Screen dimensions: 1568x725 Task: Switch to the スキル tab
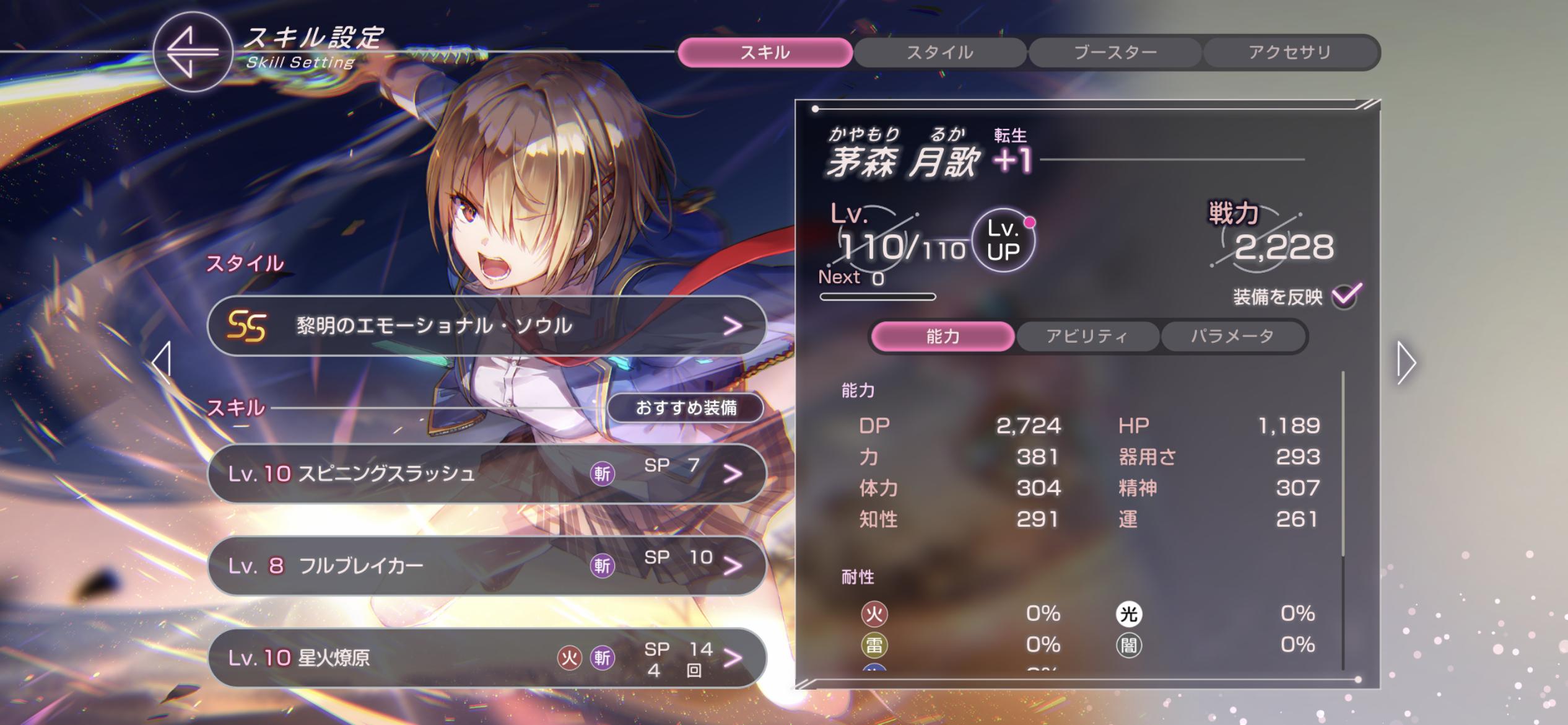(765, 53)
